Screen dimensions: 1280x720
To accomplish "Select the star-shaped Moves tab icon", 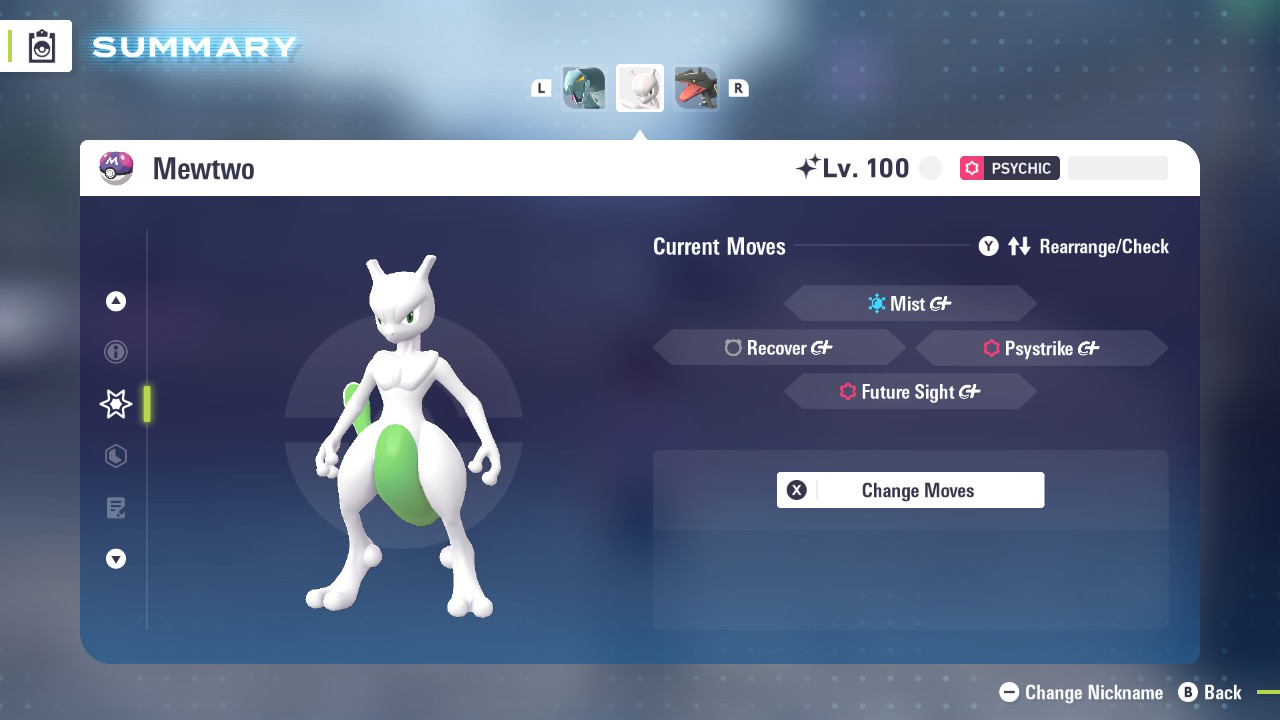I will (x=115, y=404).
